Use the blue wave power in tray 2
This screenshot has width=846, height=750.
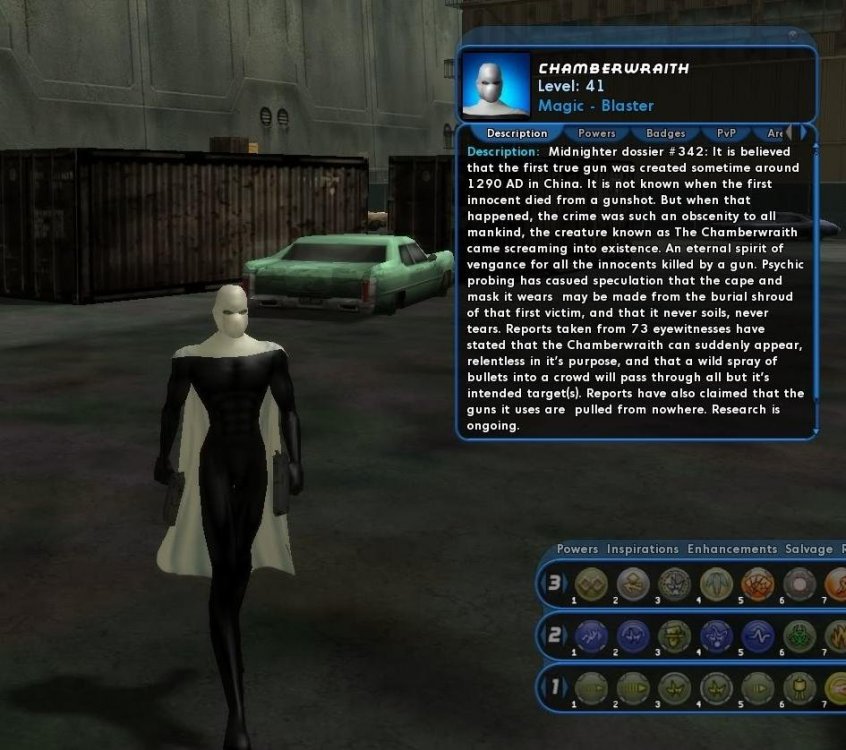tap(757, 636)
